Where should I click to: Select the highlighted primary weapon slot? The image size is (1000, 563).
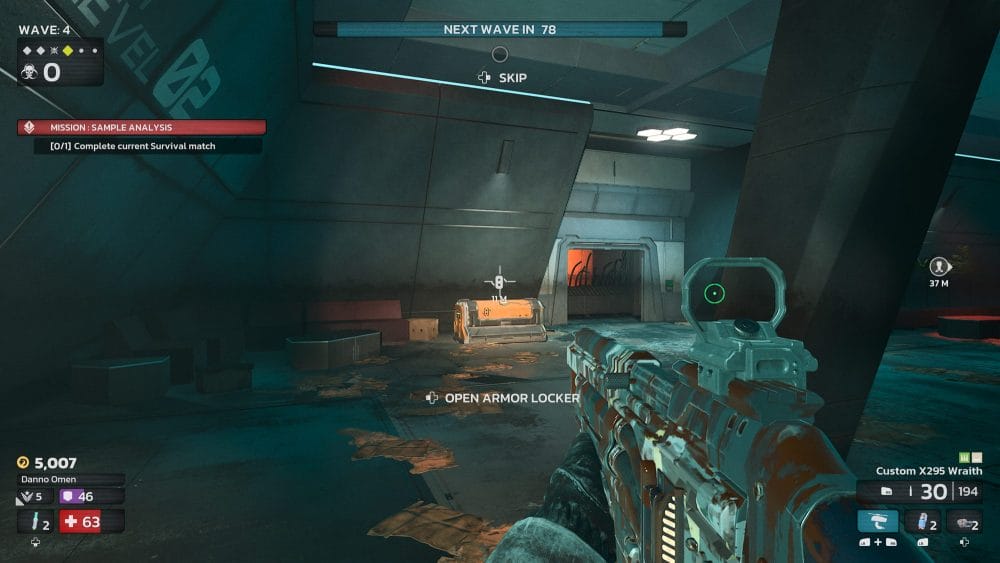pos(878,521)
